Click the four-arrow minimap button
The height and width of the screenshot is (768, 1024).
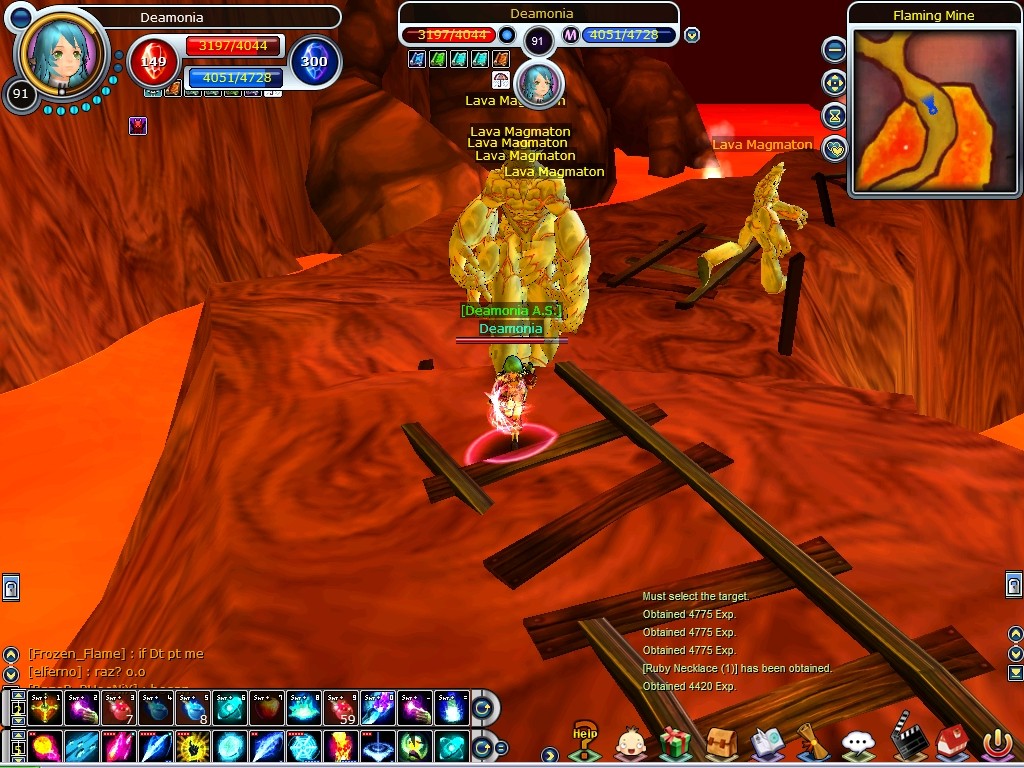834,83
